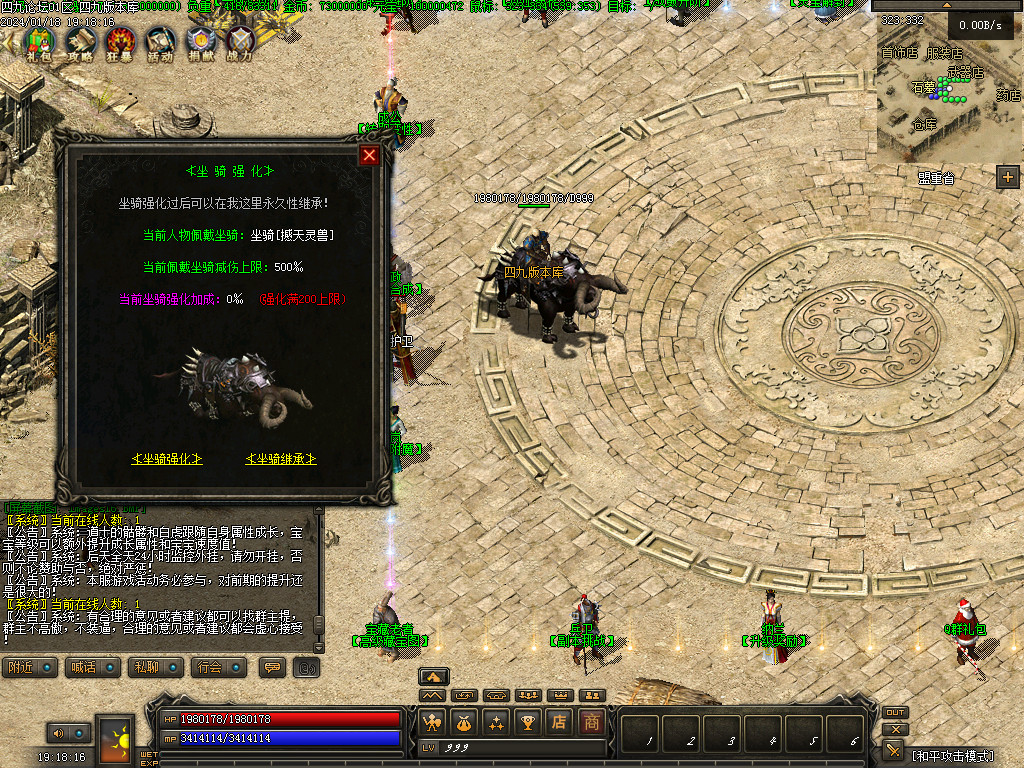Open the bag inventory icon

[464, 722]
